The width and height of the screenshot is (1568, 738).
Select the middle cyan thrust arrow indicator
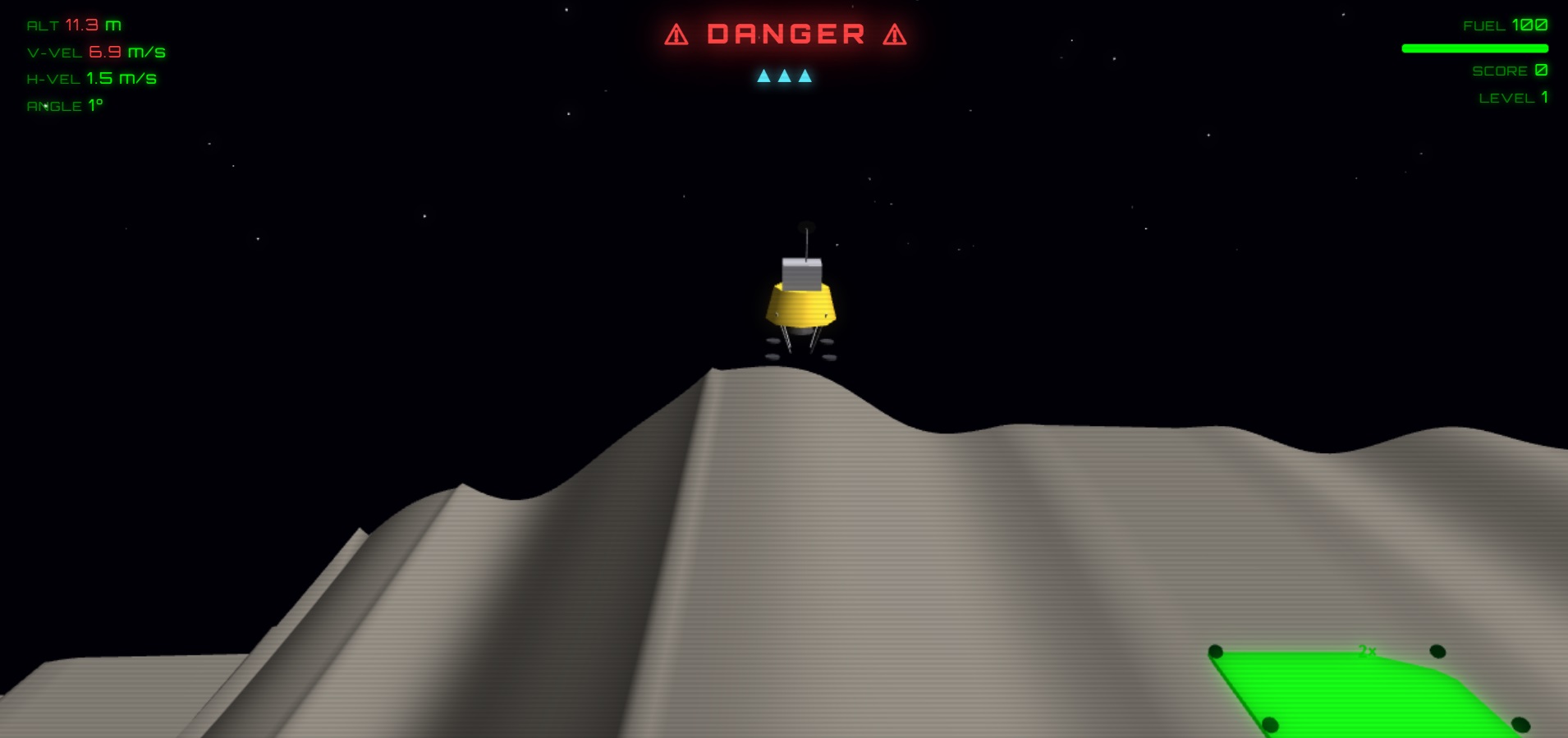point(785,76)
